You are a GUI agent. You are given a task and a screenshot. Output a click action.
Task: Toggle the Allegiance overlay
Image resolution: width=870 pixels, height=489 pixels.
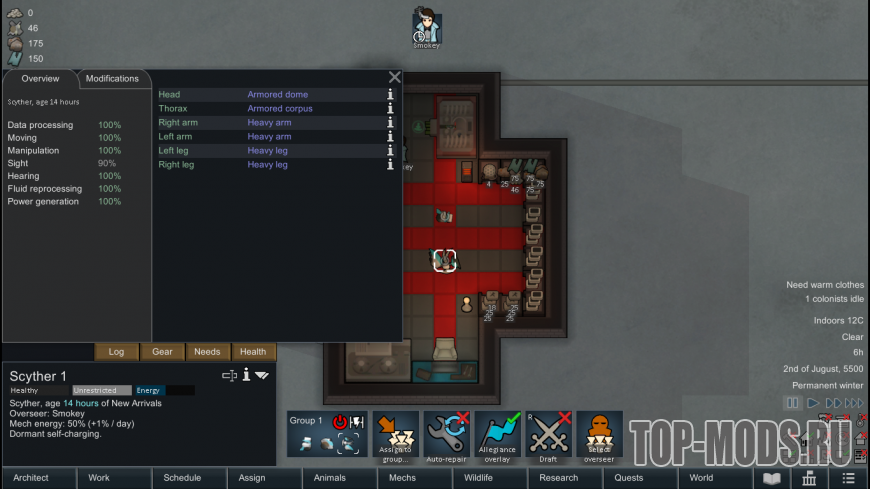(x=498, y=436)
